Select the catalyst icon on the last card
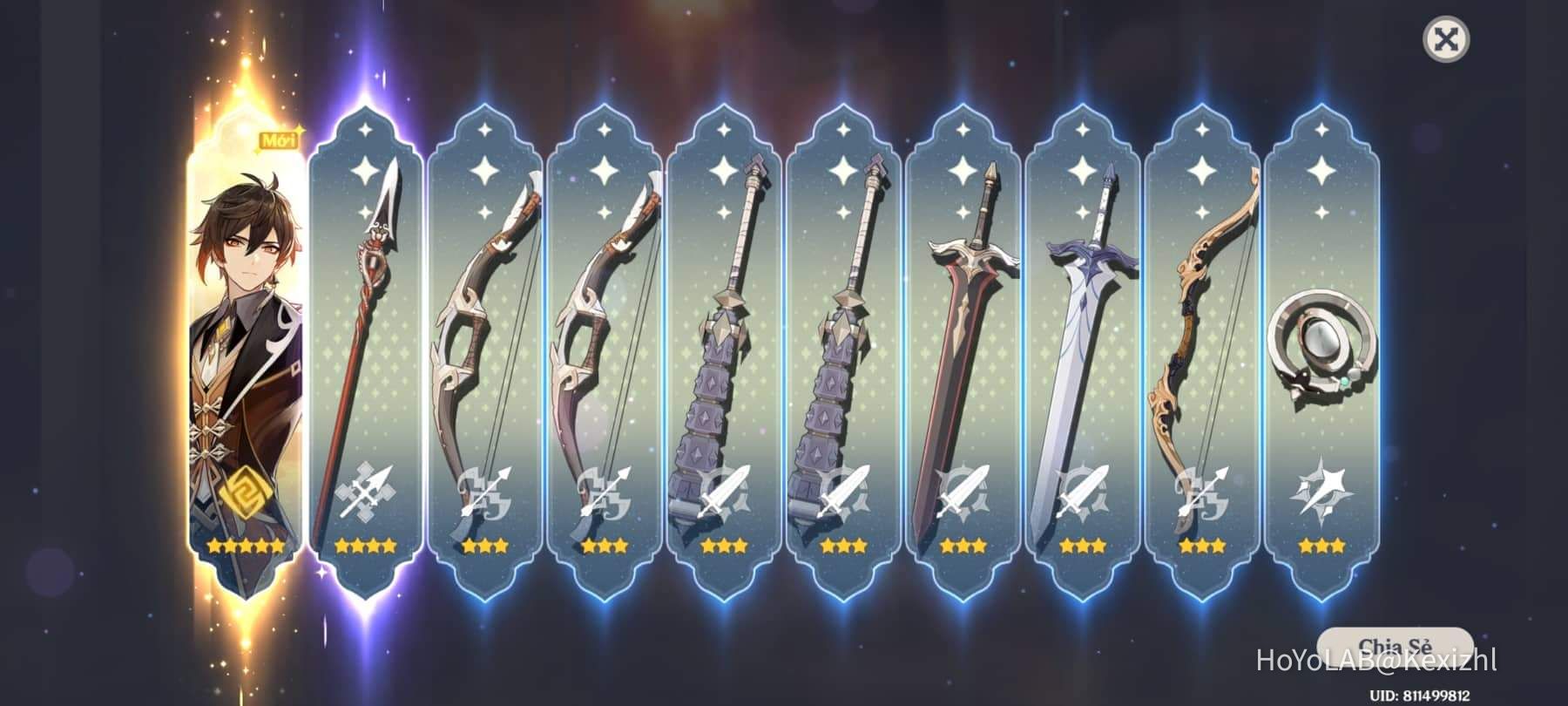Viewport: 1568px width, 706px height. pos(1318,492)
